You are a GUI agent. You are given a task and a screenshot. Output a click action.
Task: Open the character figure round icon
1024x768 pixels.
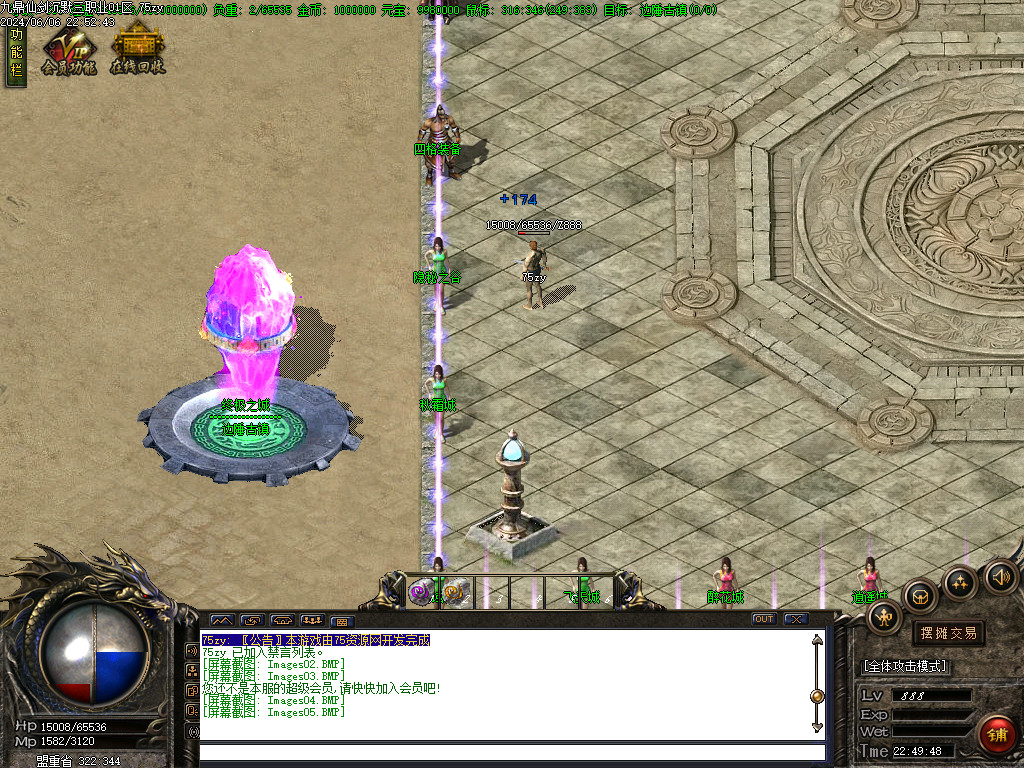coord(885,617)
